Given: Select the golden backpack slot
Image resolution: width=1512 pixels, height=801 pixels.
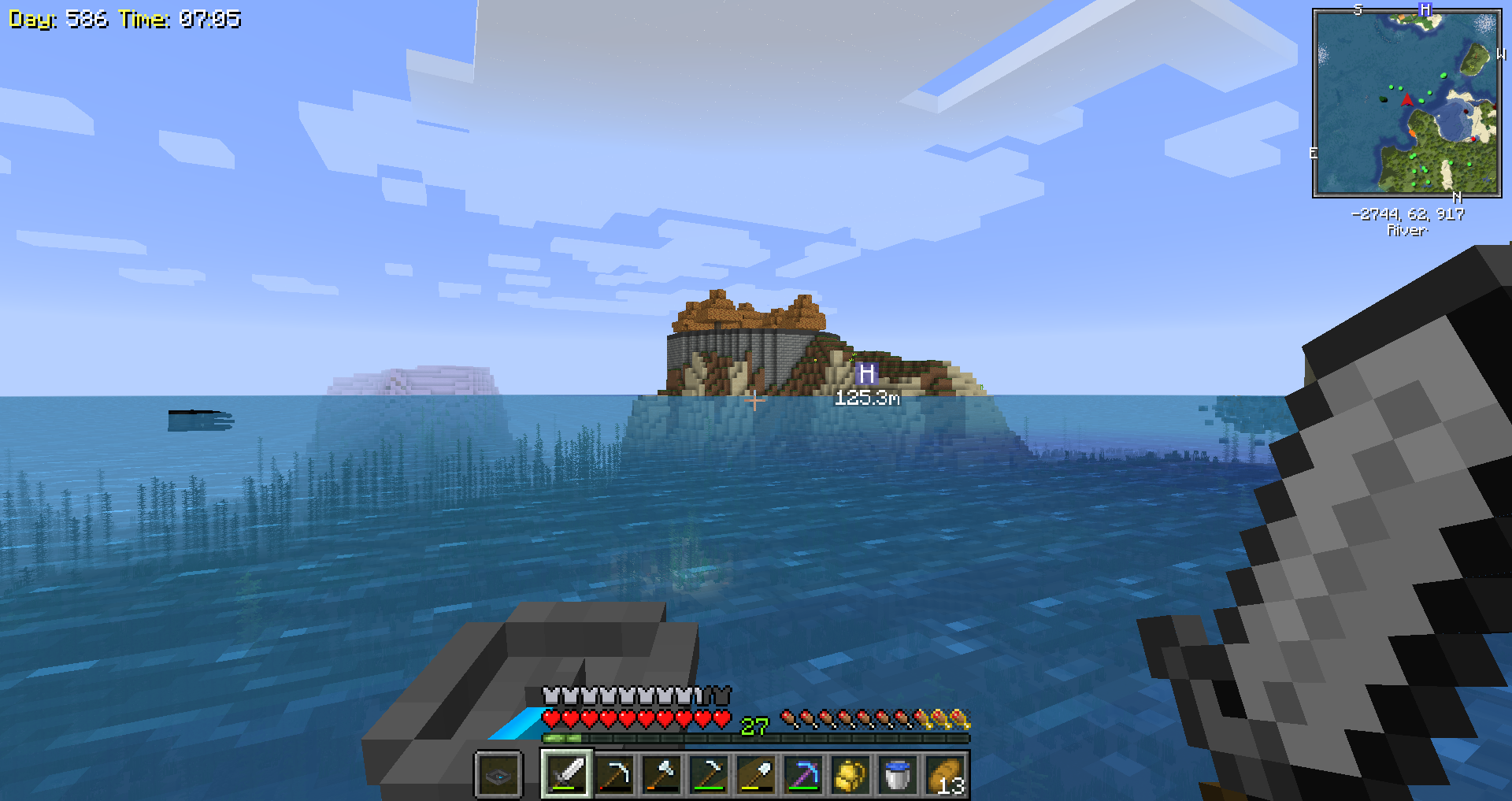Looking at the screenshot, I should [850, 774].
